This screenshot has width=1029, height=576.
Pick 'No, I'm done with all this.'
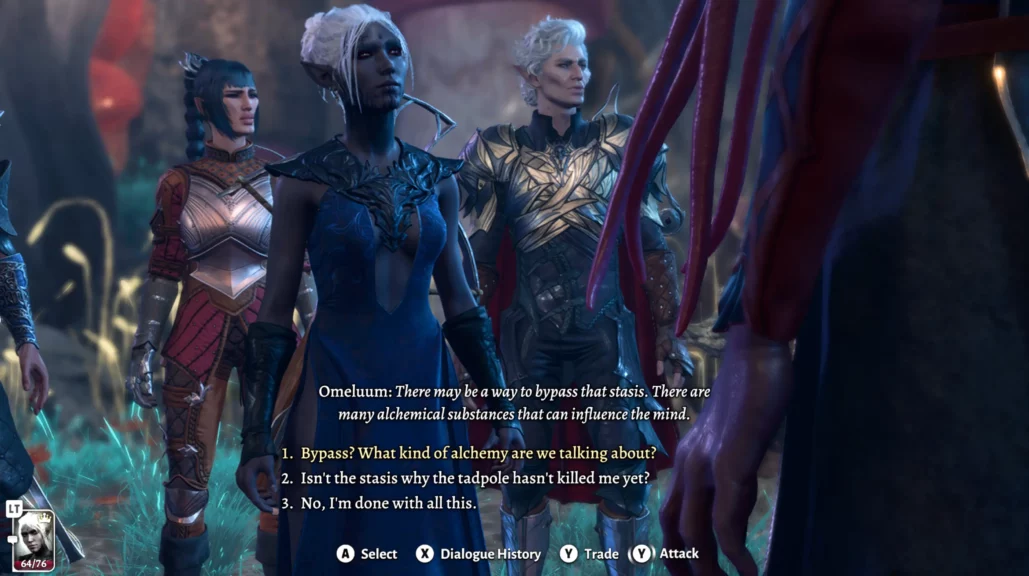tap(388, 503)
